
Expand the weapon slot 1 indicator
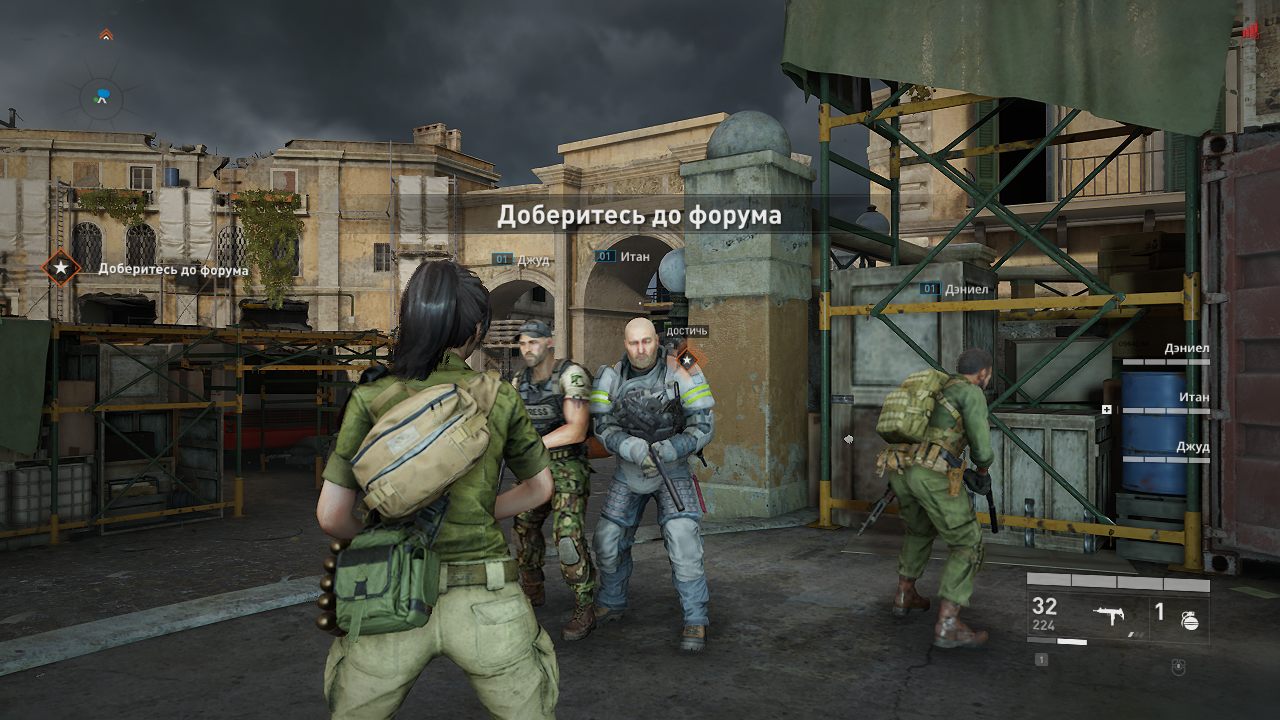tap(1041, 661)
